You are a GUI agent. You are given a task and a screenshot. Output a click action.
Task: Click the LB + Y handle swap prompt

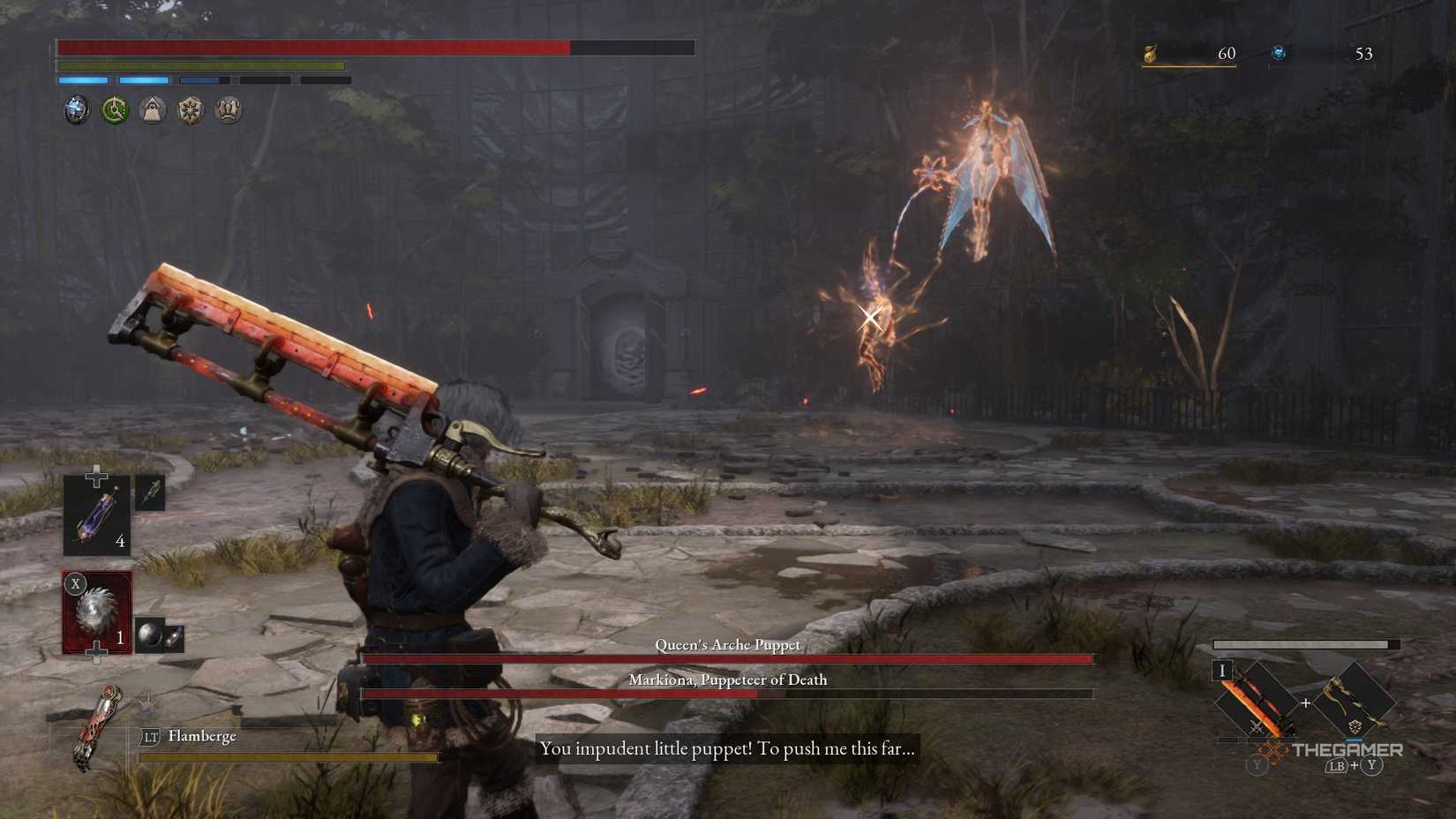click(x=1355, y=764)
